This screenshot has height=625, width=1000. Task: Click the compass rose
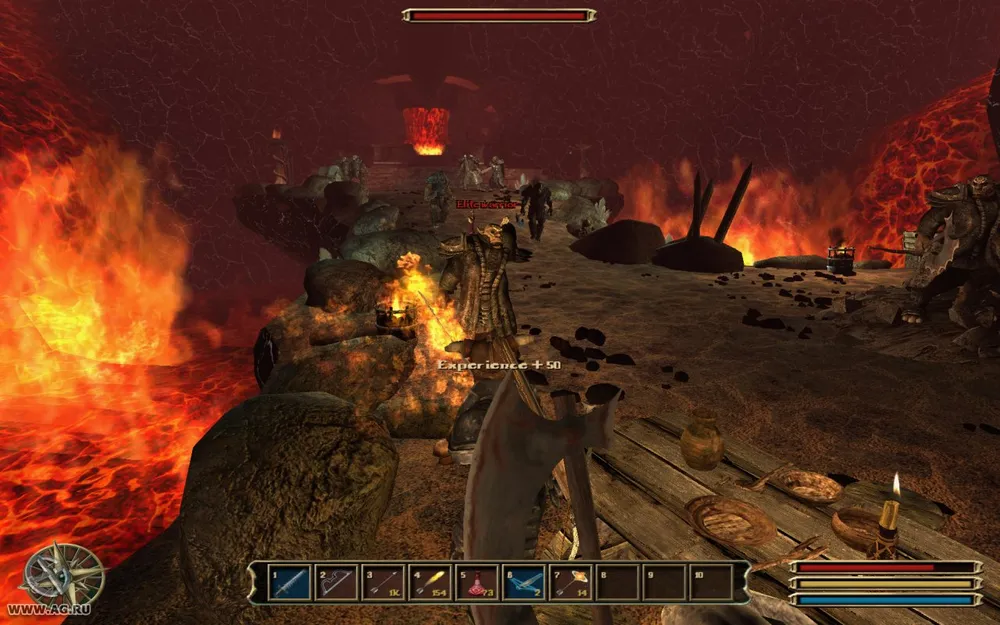pyautogui.click(x=63, y=575)
